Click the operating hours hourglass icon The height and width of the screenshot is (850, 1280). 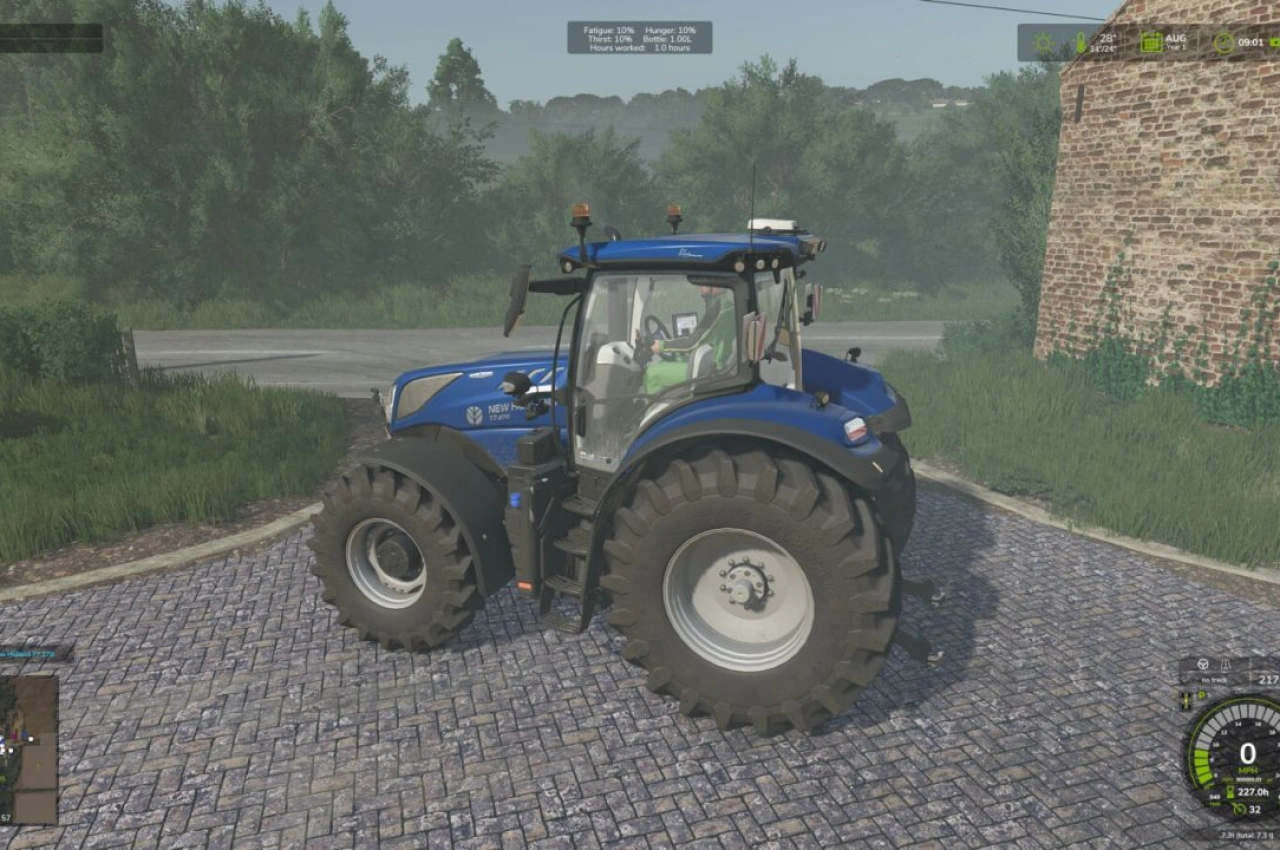(1230, 791)
